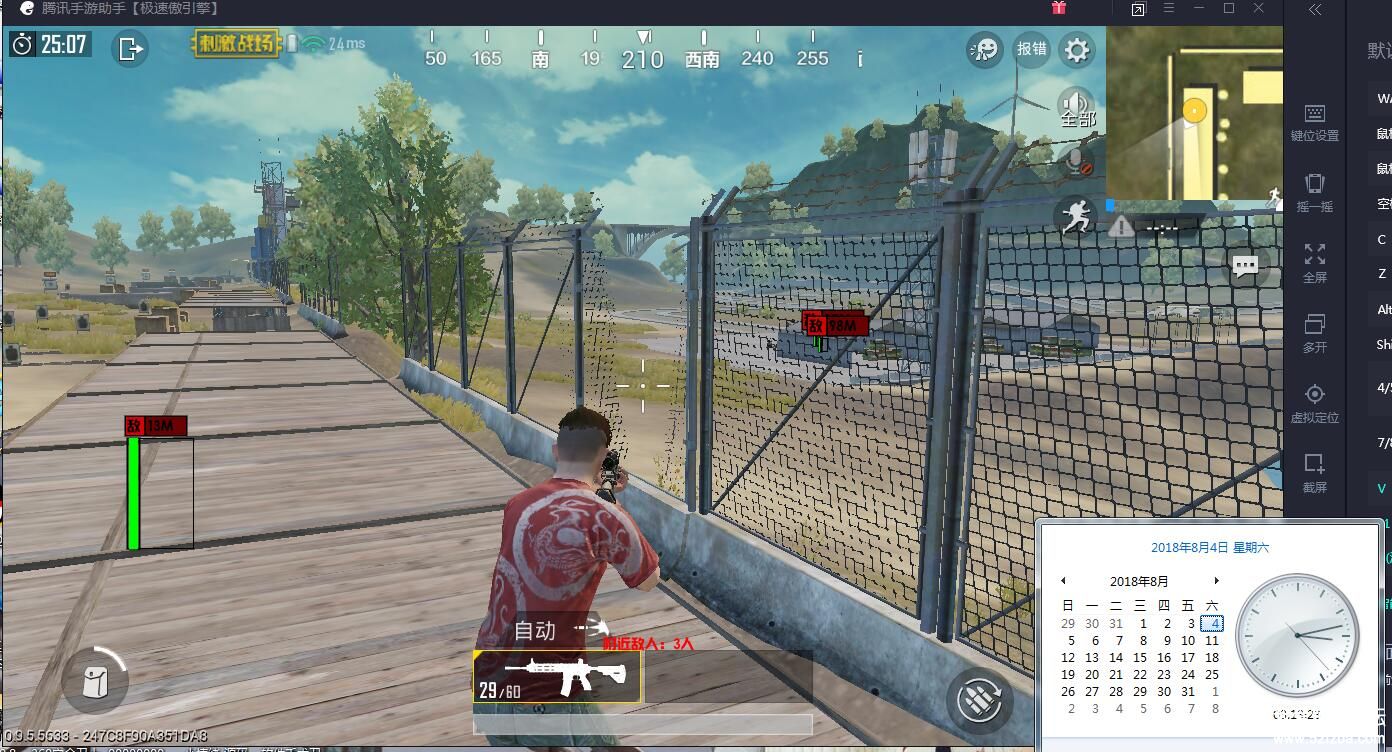The height and width of the screenshot is (752, 1392).
Task: Toggle the microphone icon
Action: (1077, 161)
